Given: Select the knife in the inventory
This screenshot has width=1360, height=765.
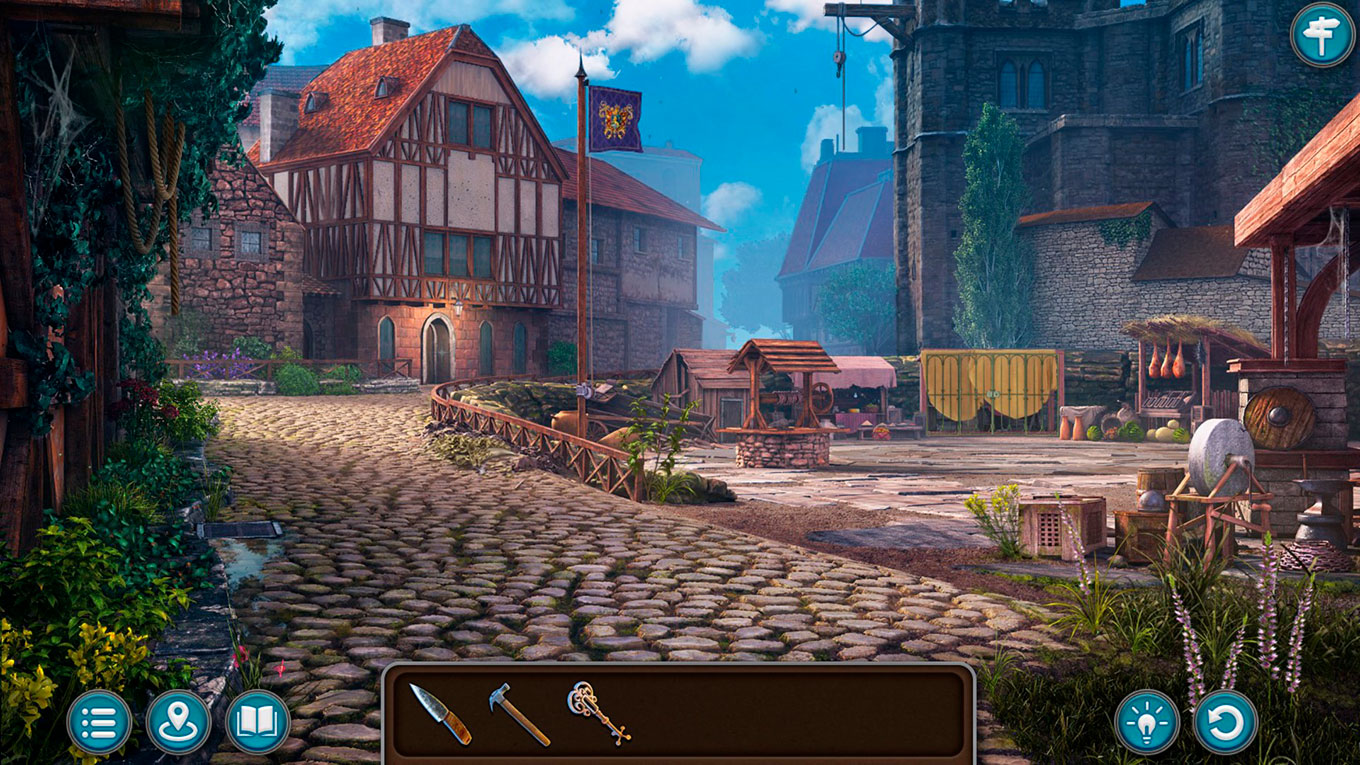Looking at the screenshot, I should pyautogui.click(x=440, y=713).
